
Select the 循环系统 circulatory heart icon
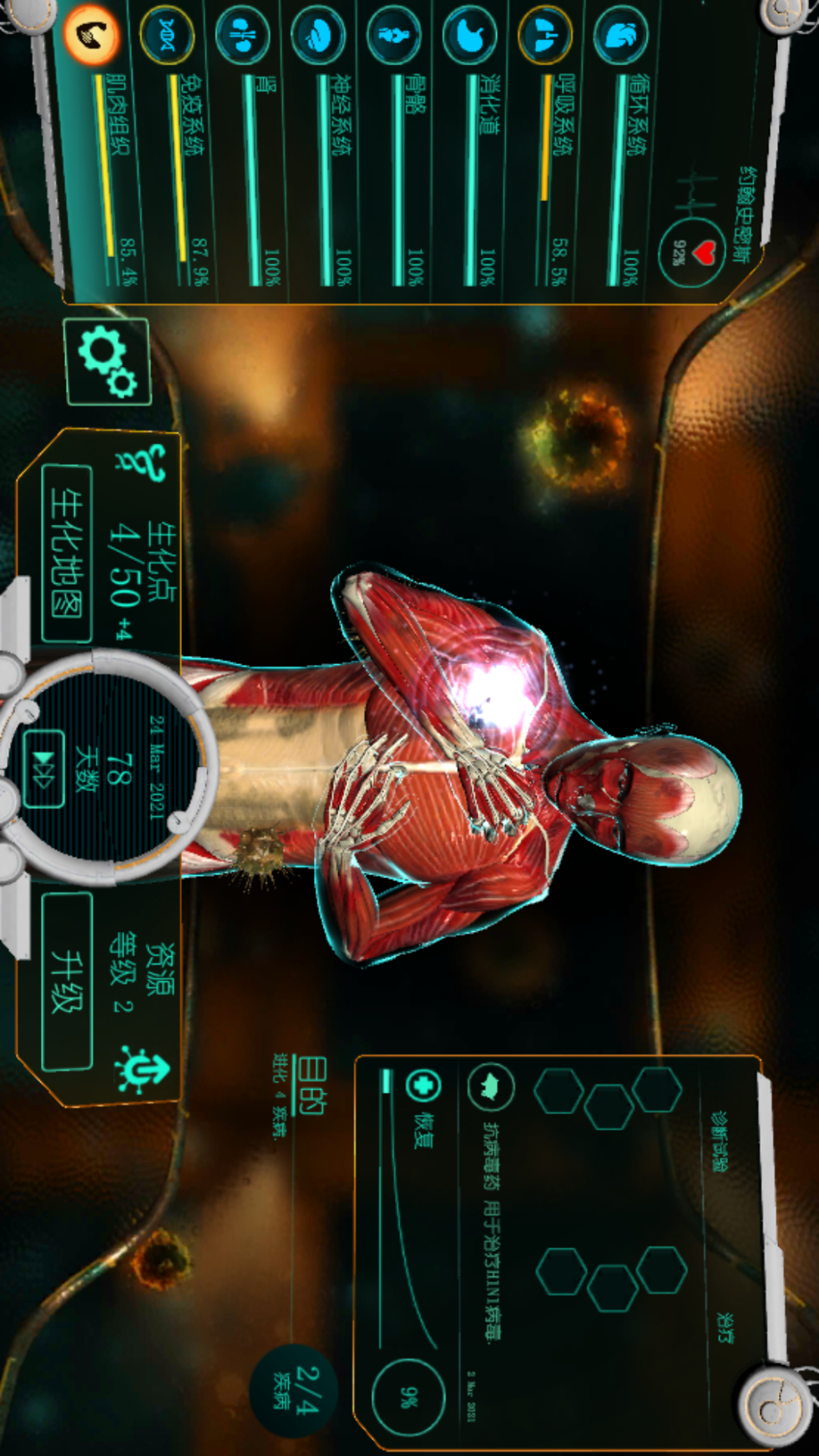(621, 36)
